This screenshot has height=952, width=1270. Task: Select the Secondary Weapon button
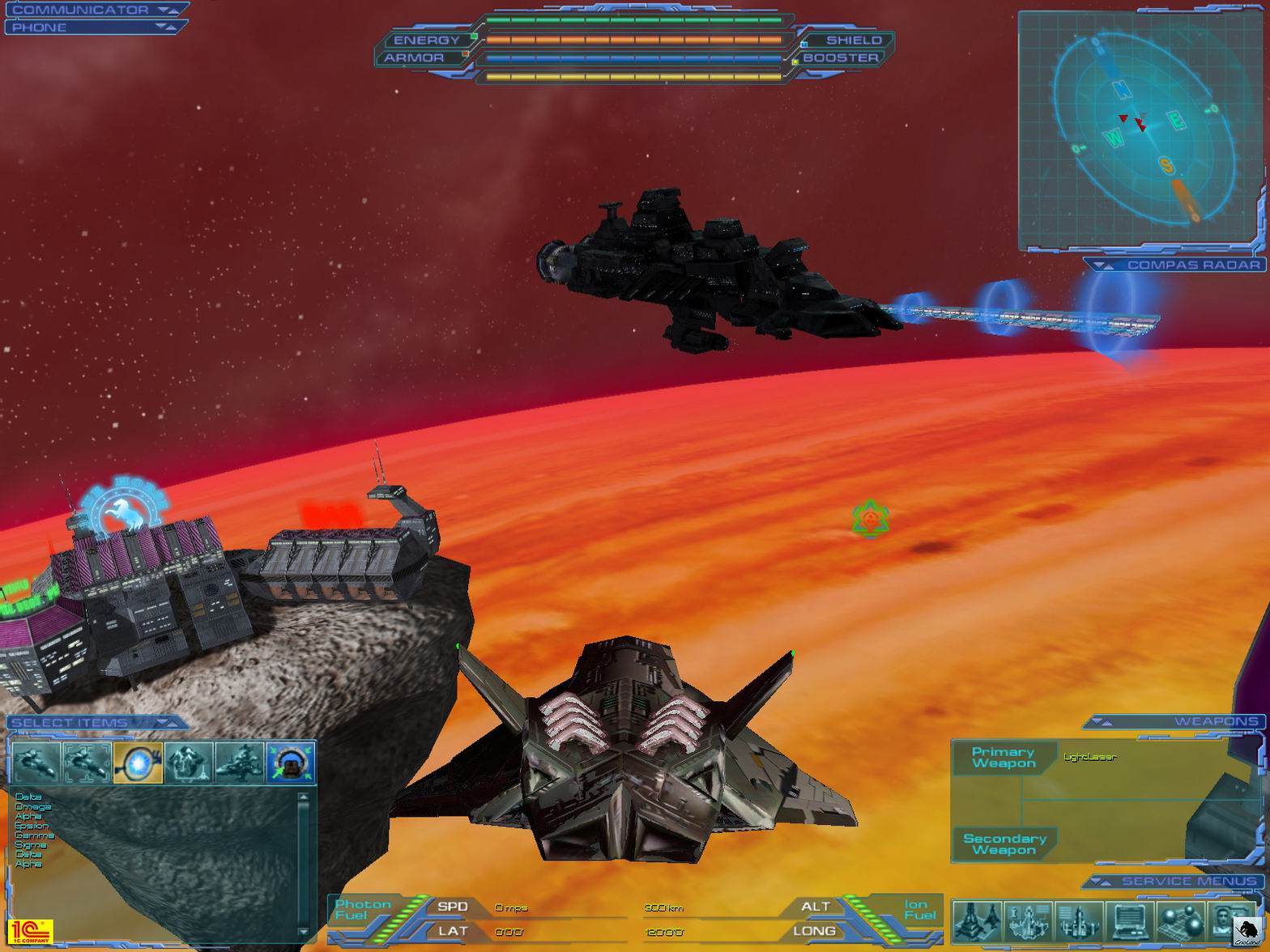[x=1004, y=844]
